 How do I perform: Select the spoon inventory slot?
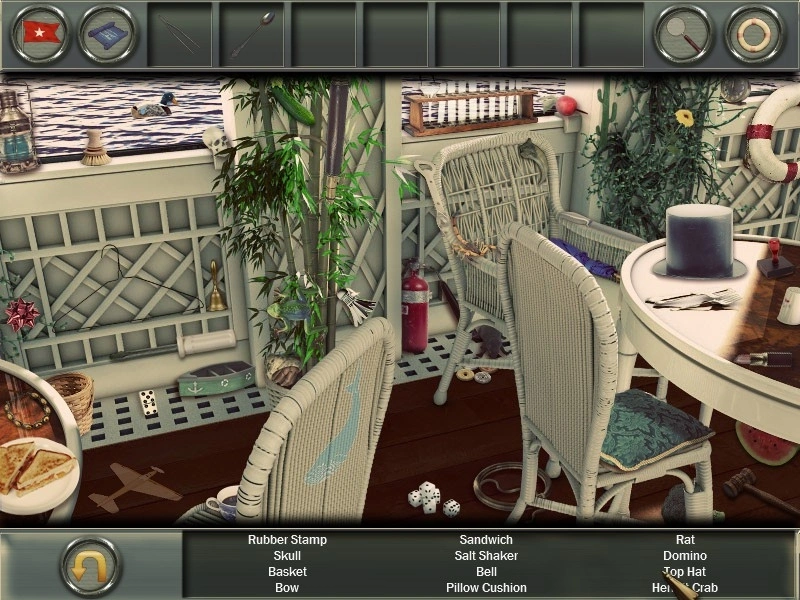252,34
